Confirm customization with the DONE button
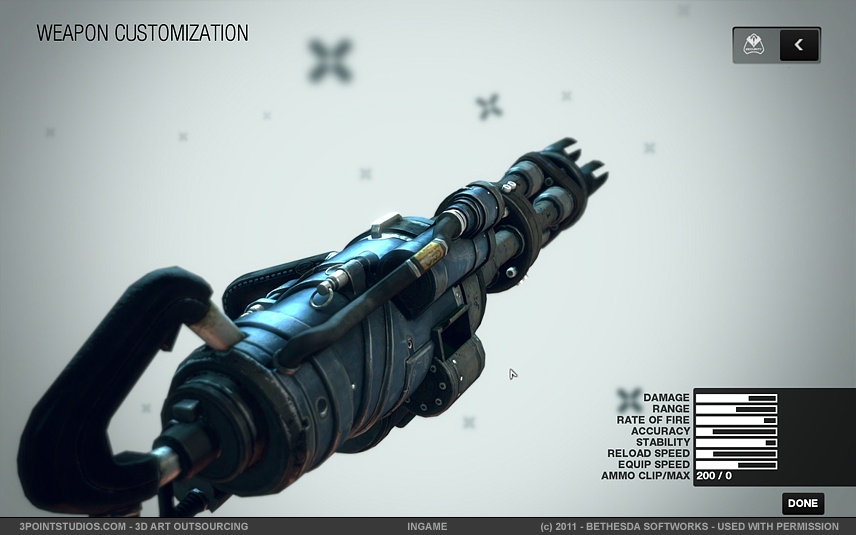 pos(802,504)
